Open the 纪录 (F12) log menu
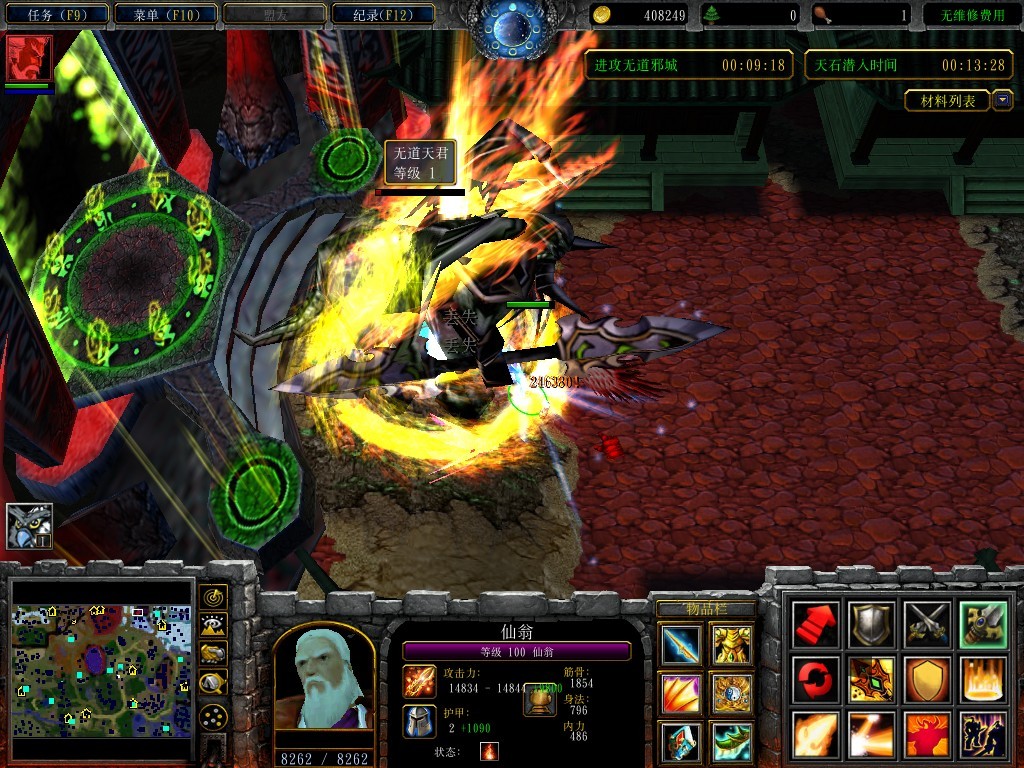Image resolution: width=1024 pixels, height=768 pixels. click(380, 14)
